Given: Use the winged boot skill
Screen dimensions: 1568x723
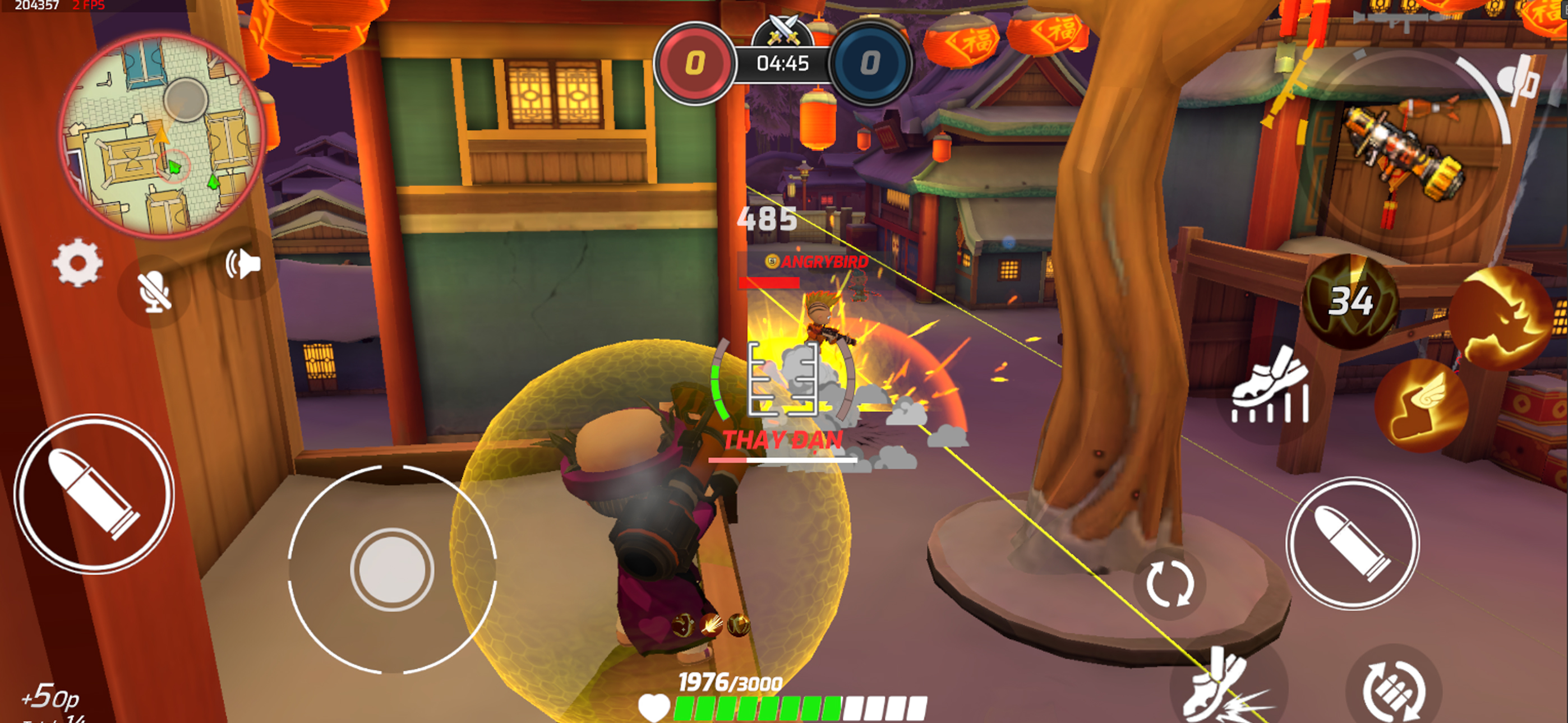Looking at the screenshot, I should (x=1421, y=405).
